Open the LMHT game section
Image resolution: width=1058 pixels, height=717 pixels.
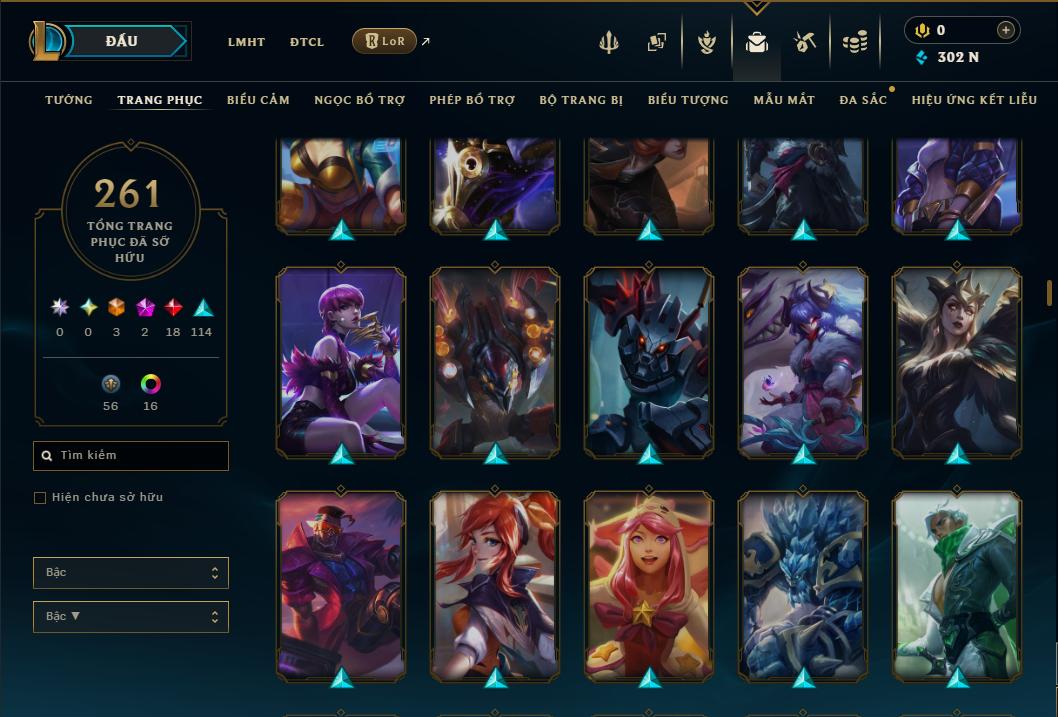[246, 42]
